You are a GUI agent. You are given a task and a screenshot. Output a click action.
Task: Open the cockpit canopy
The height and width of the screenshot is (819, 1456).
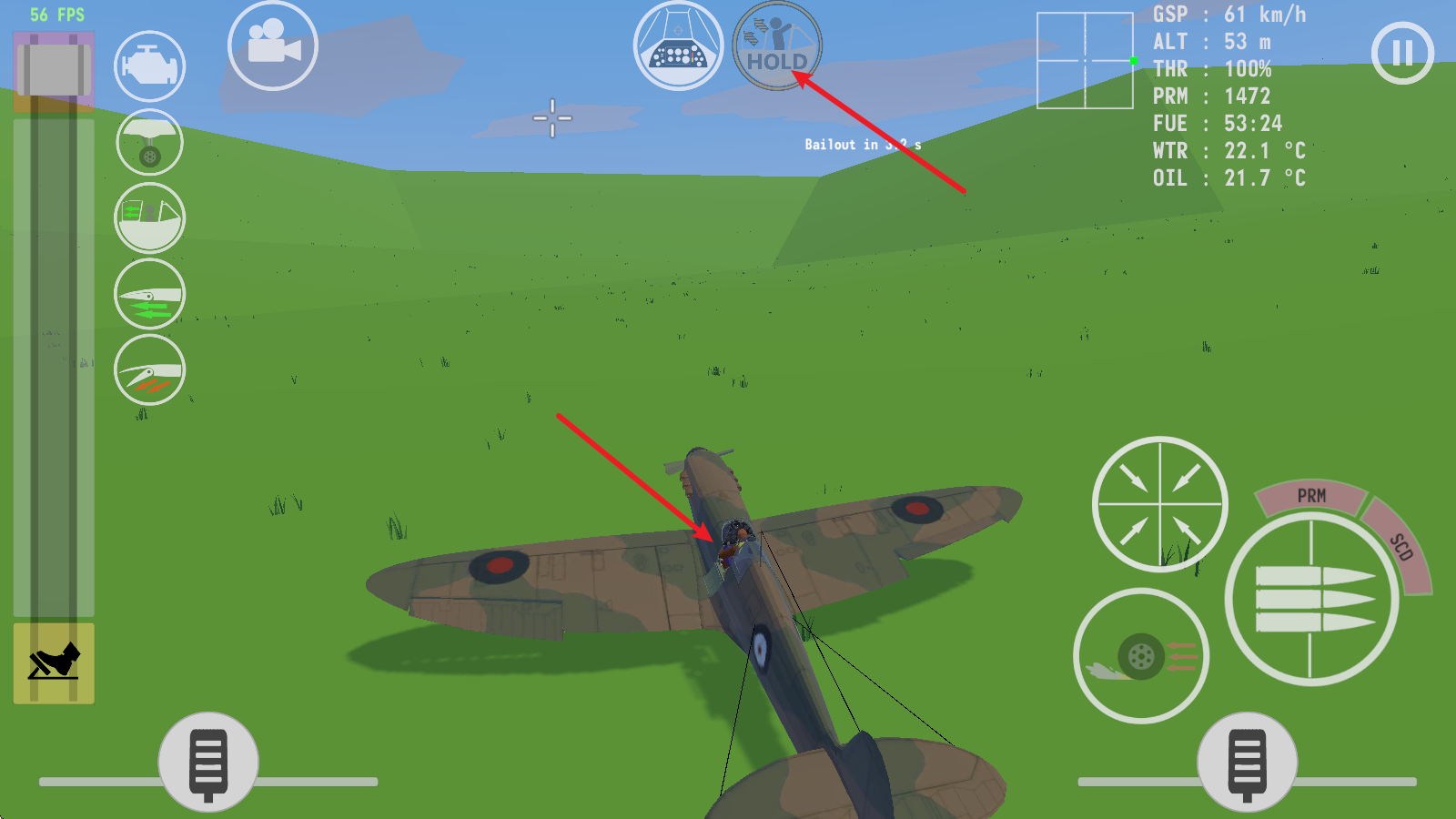(x=150, y=217)
